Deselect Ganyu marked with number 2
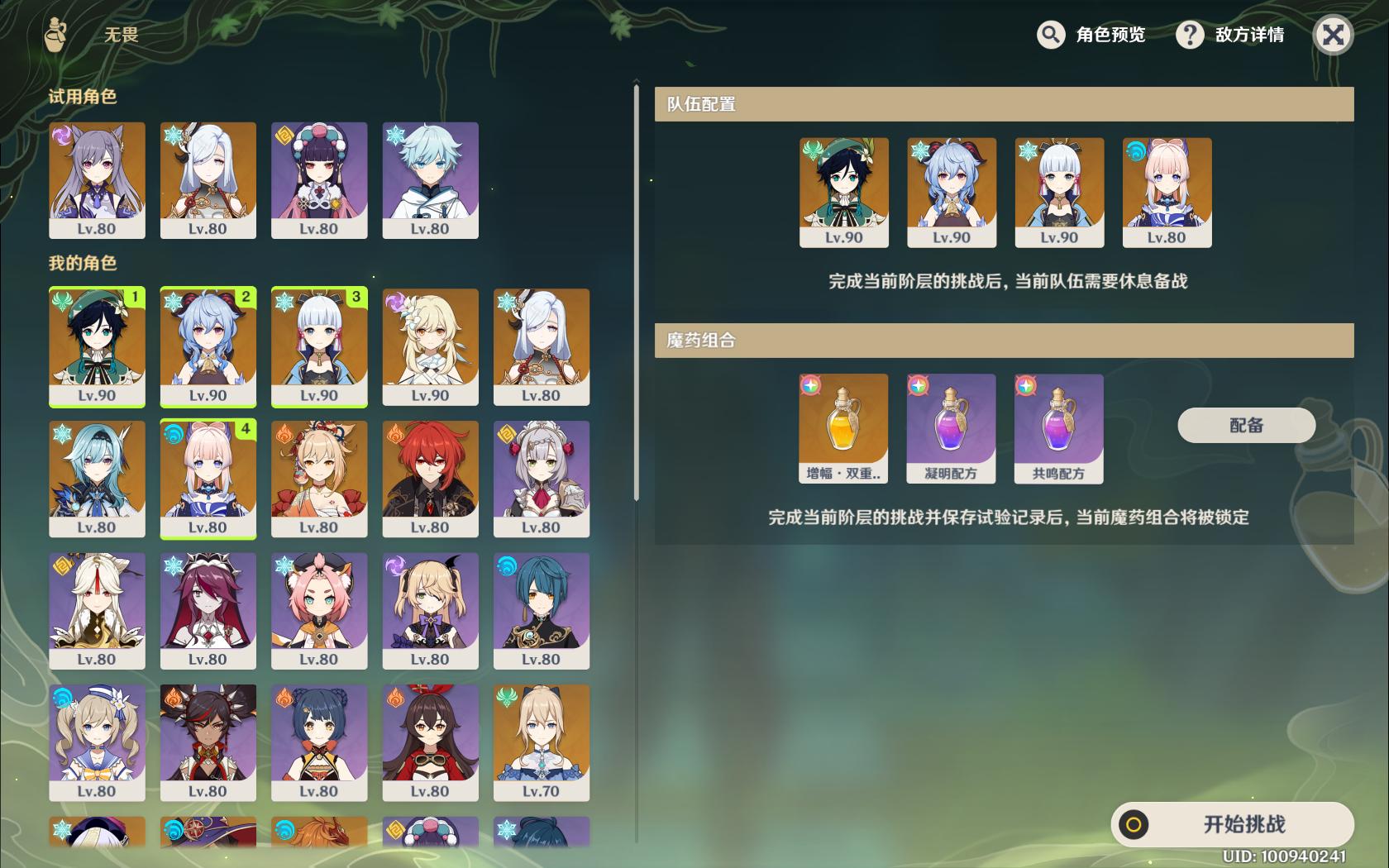 208,347
